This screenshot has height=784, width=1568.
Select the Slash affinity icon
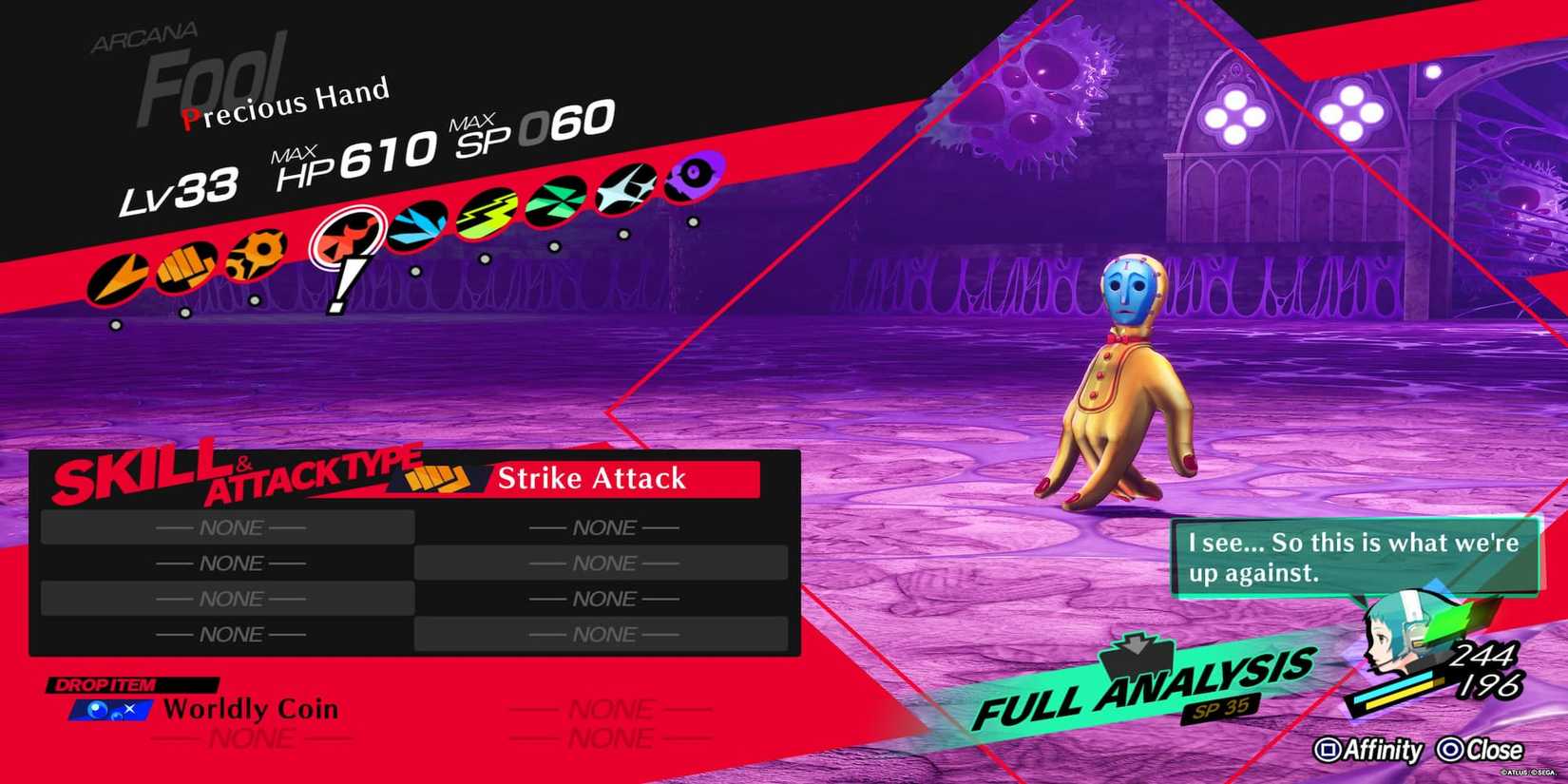click(x=121, y=277)
